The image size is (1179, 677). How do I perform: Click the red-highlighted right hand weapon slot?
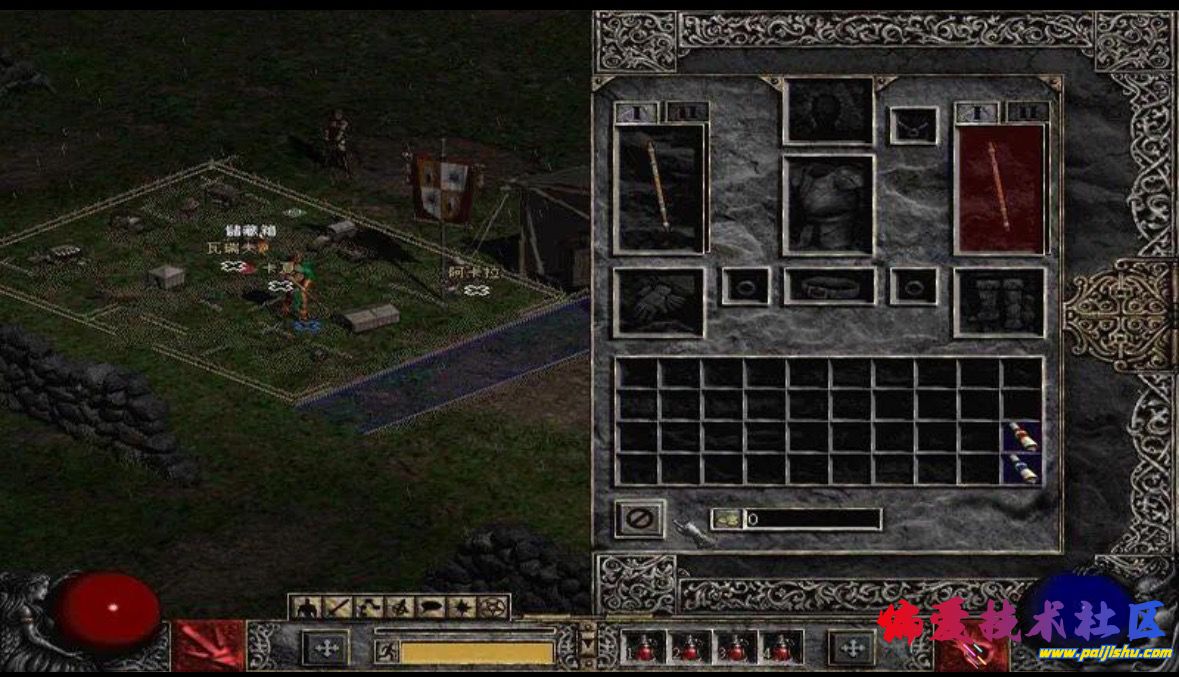1000,188
